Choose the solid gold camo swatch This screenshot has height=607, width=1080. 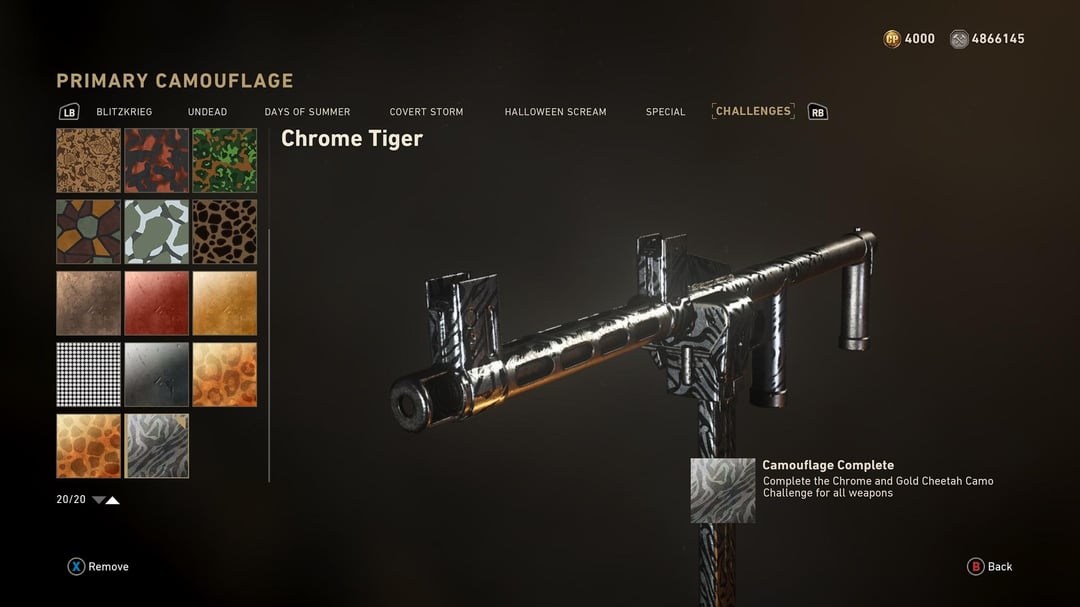point(224,303)
